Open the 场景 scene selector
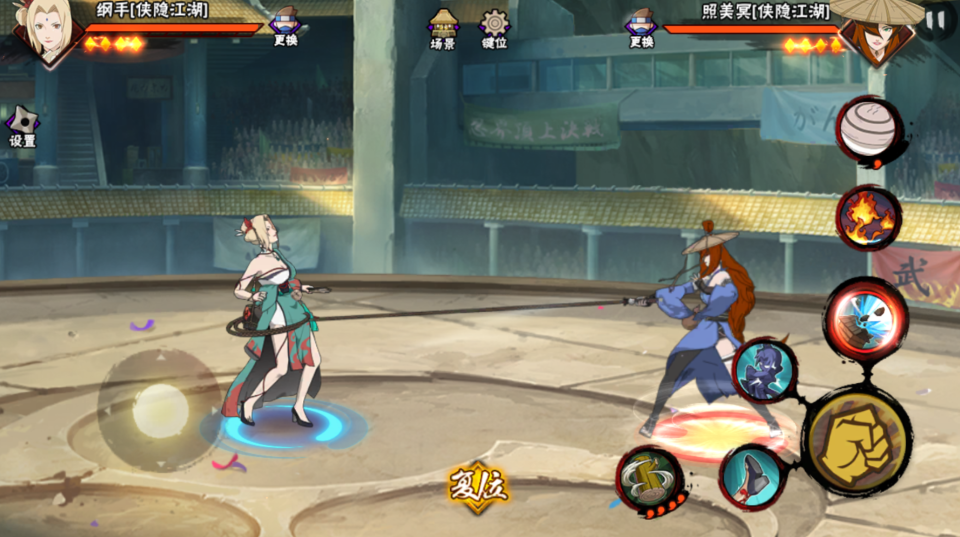 (443, 28)
